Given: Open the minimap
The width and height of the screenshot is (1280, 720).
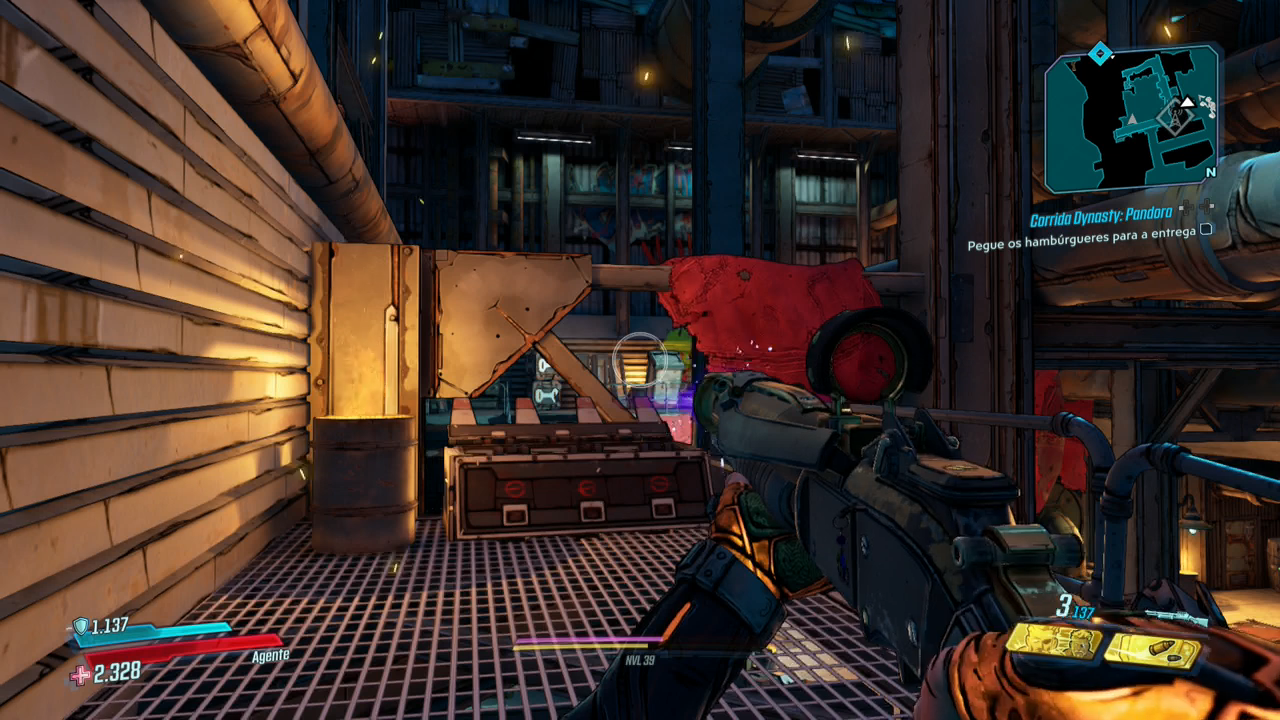Looking at the screenshot, I should pyautogui.click(x=1132, y=118).
